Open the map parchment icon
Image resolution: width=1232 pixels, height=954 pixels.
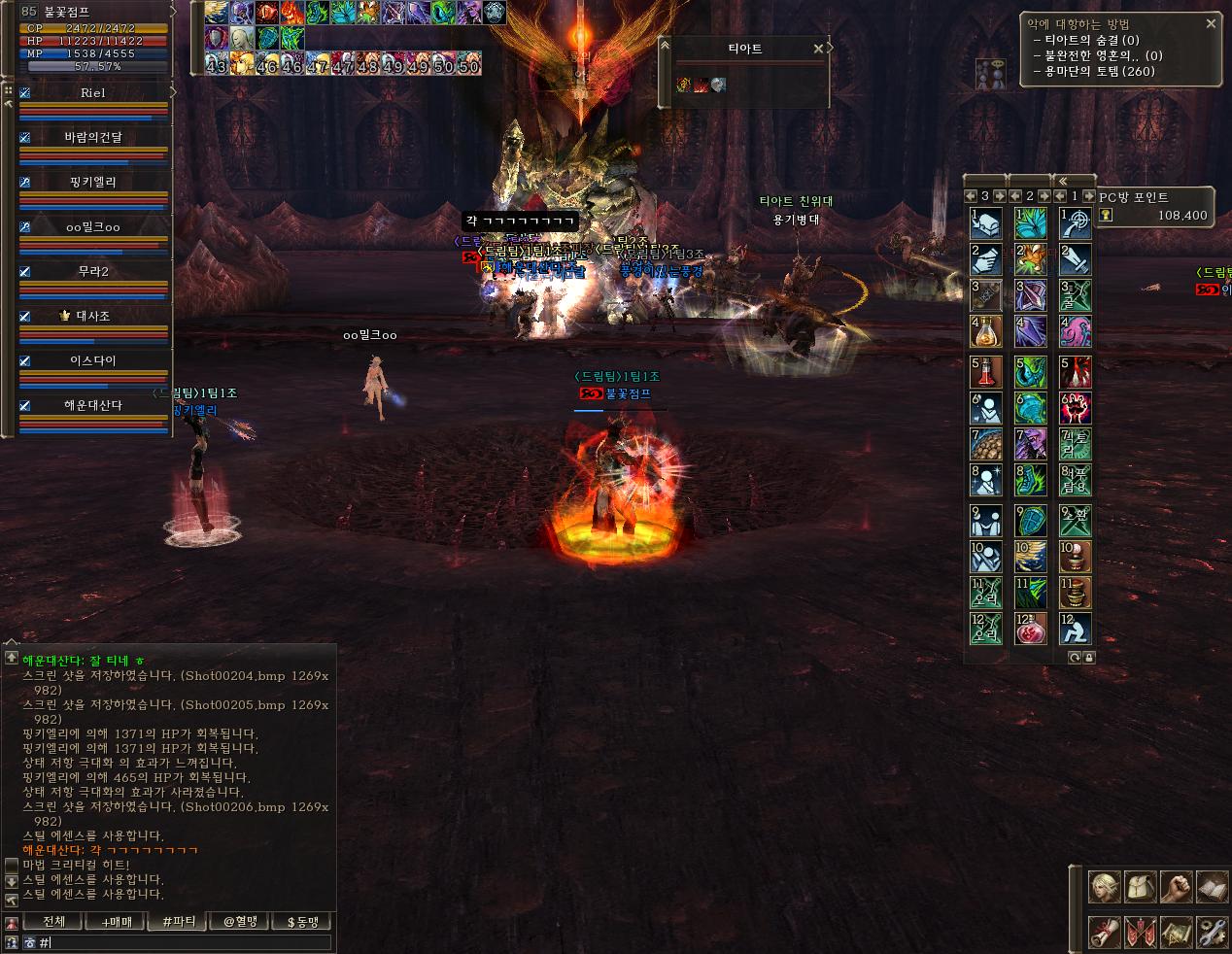[x=1176, y=933]
